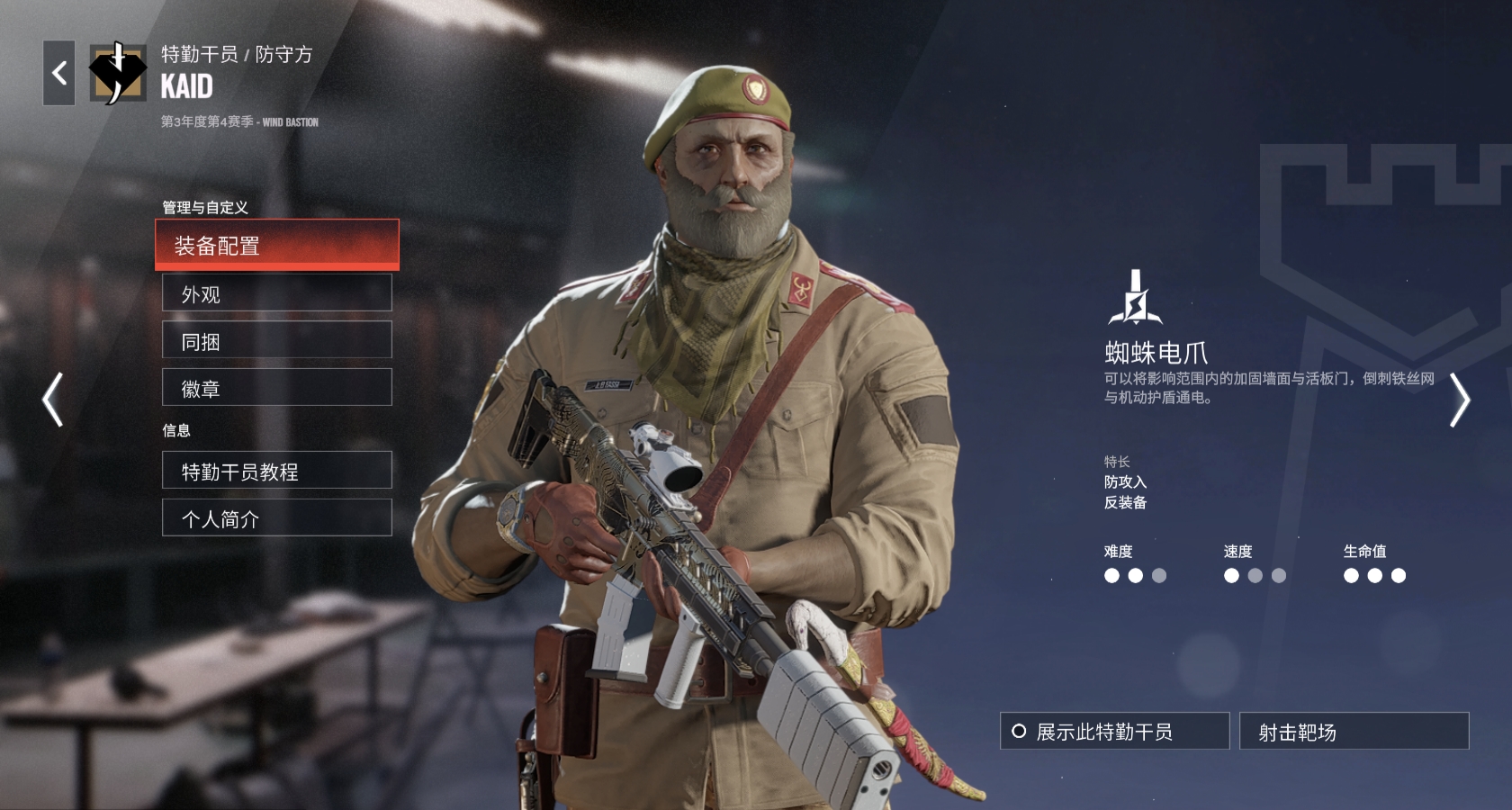Open 特勤干员教程 operator tutorial

point(276,471)
